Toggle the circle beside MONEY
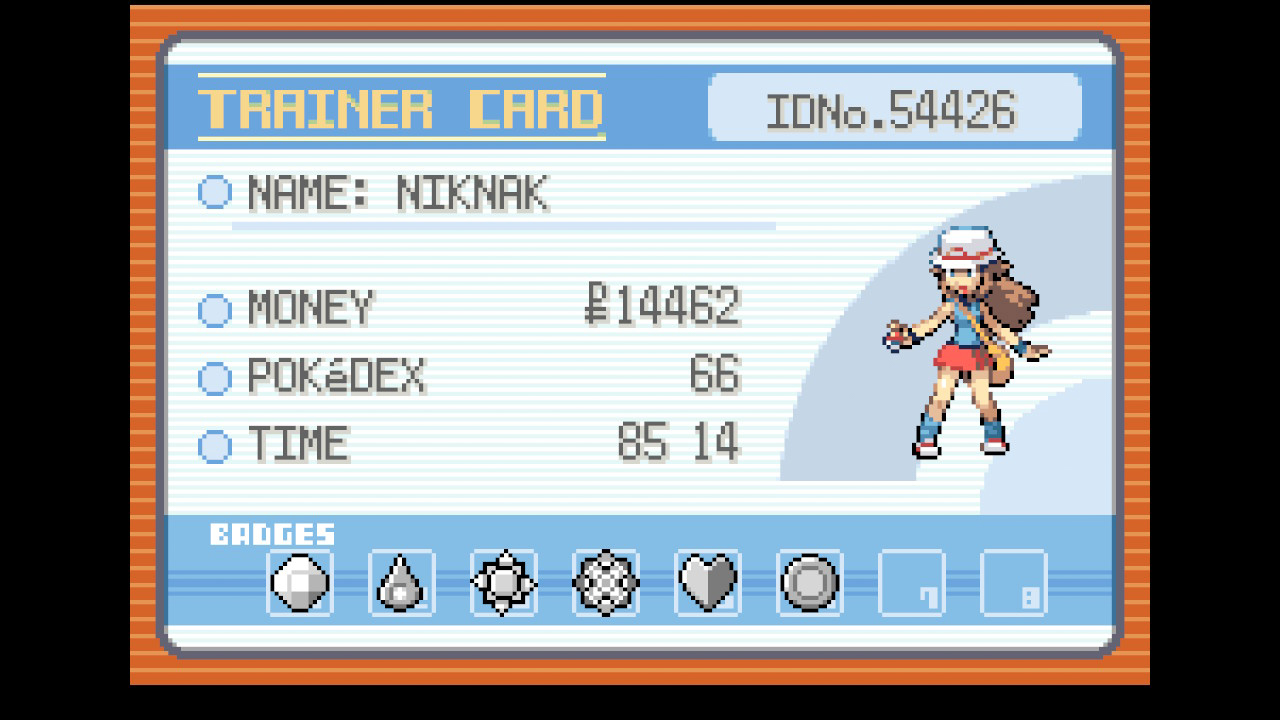 click(214, 310)
